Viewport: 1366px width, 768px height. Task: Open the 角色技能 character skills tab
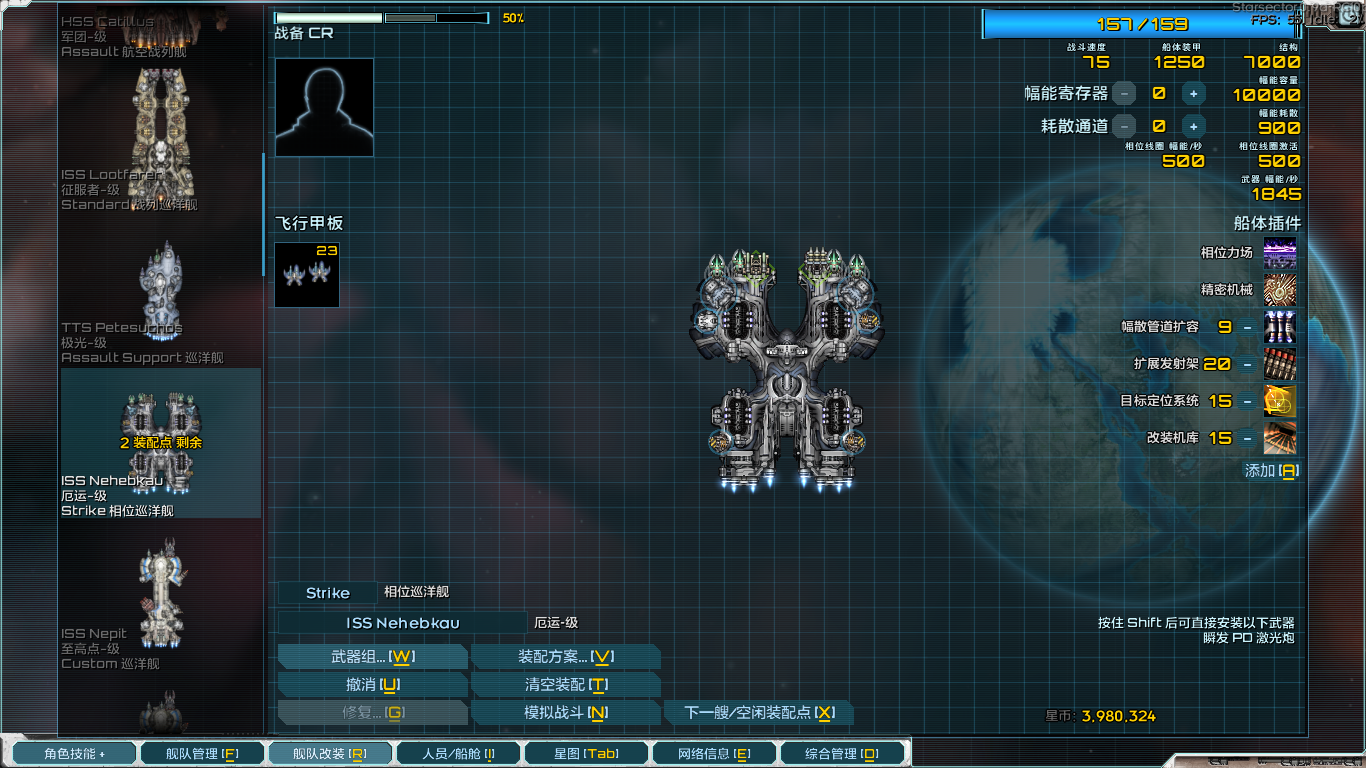click(74, 753)
